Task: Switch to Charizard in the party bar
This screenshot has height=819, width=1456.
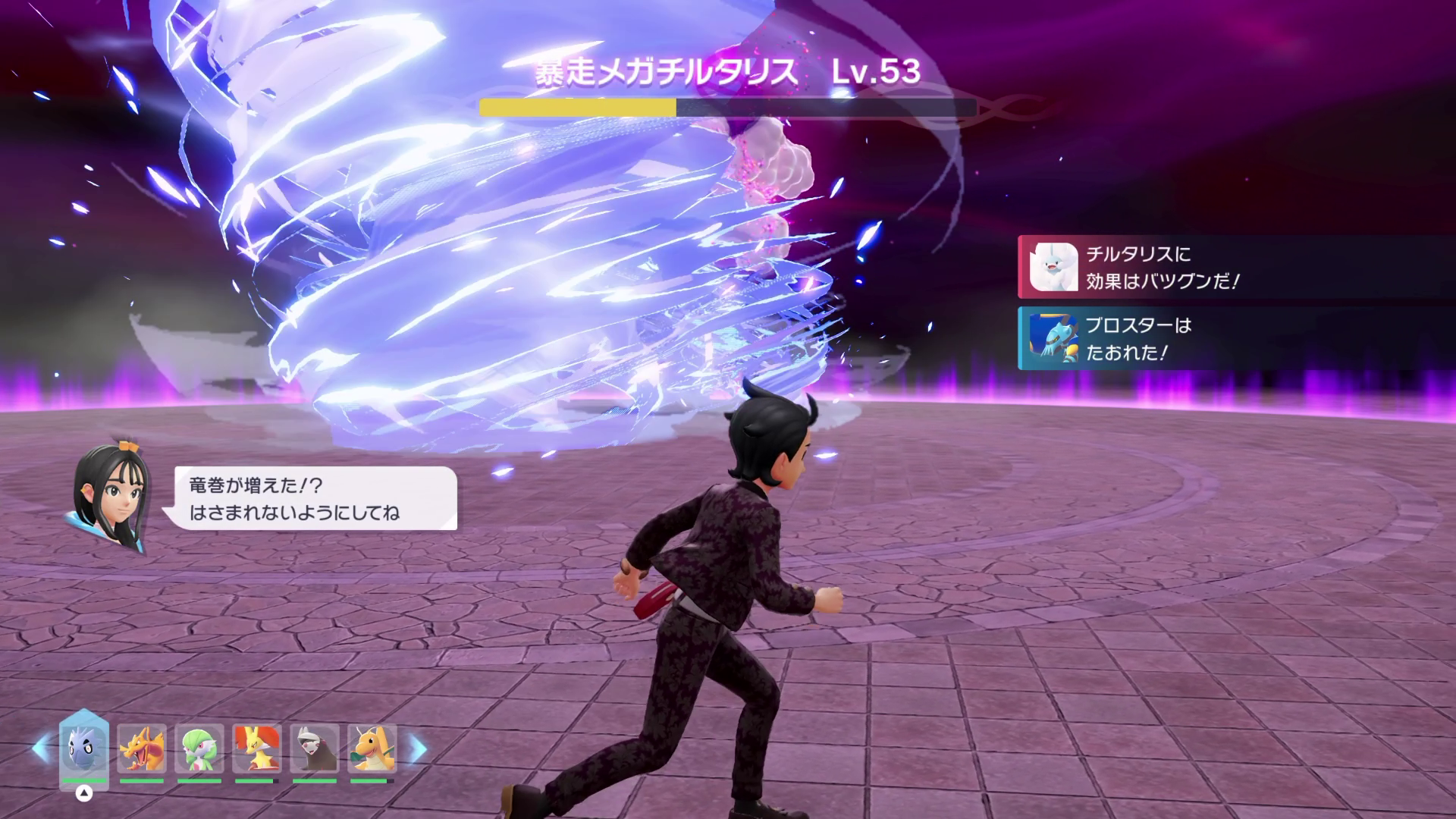Action: point(141,749)
